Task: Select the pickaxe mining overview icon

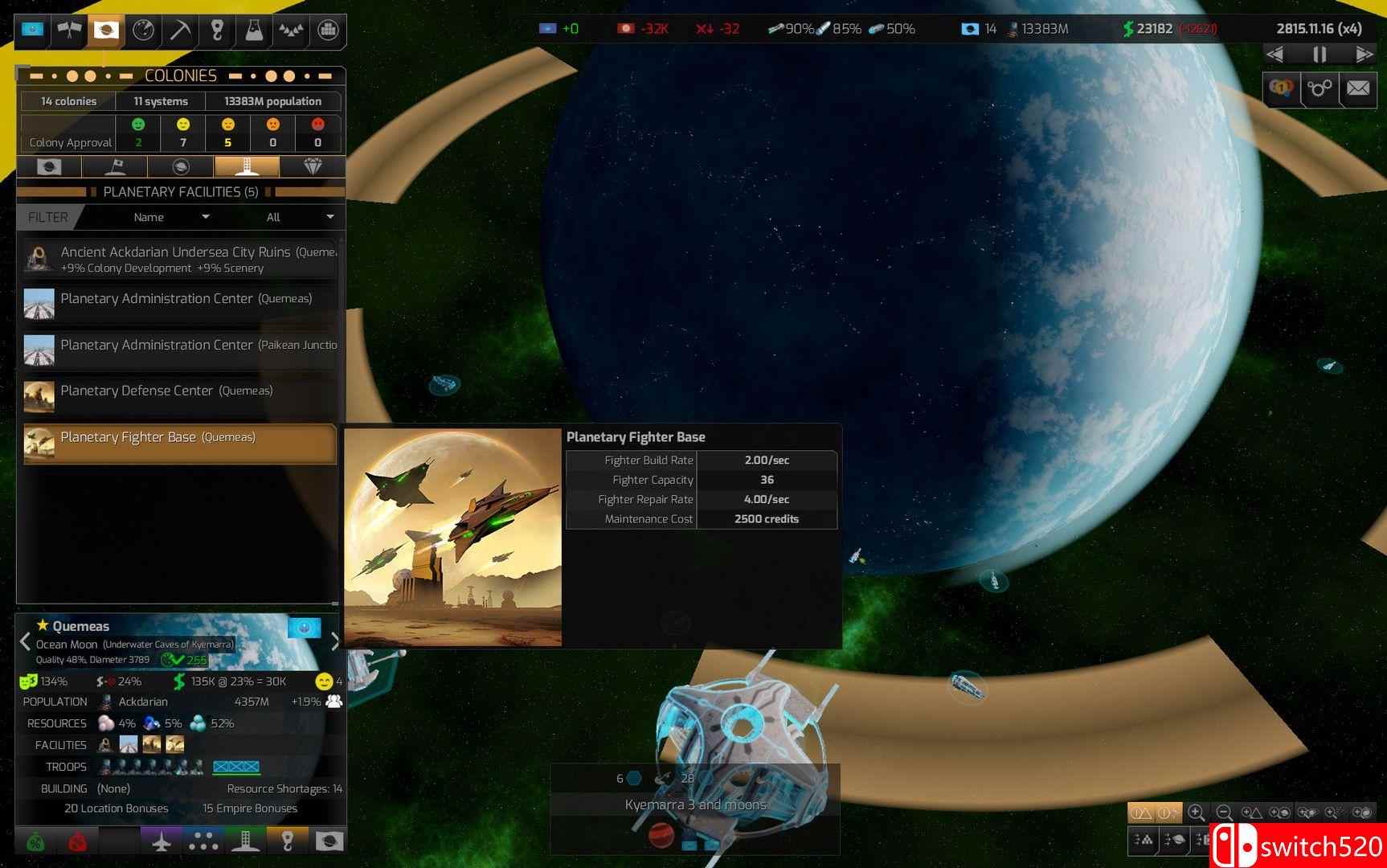Action: click(178, 30)
